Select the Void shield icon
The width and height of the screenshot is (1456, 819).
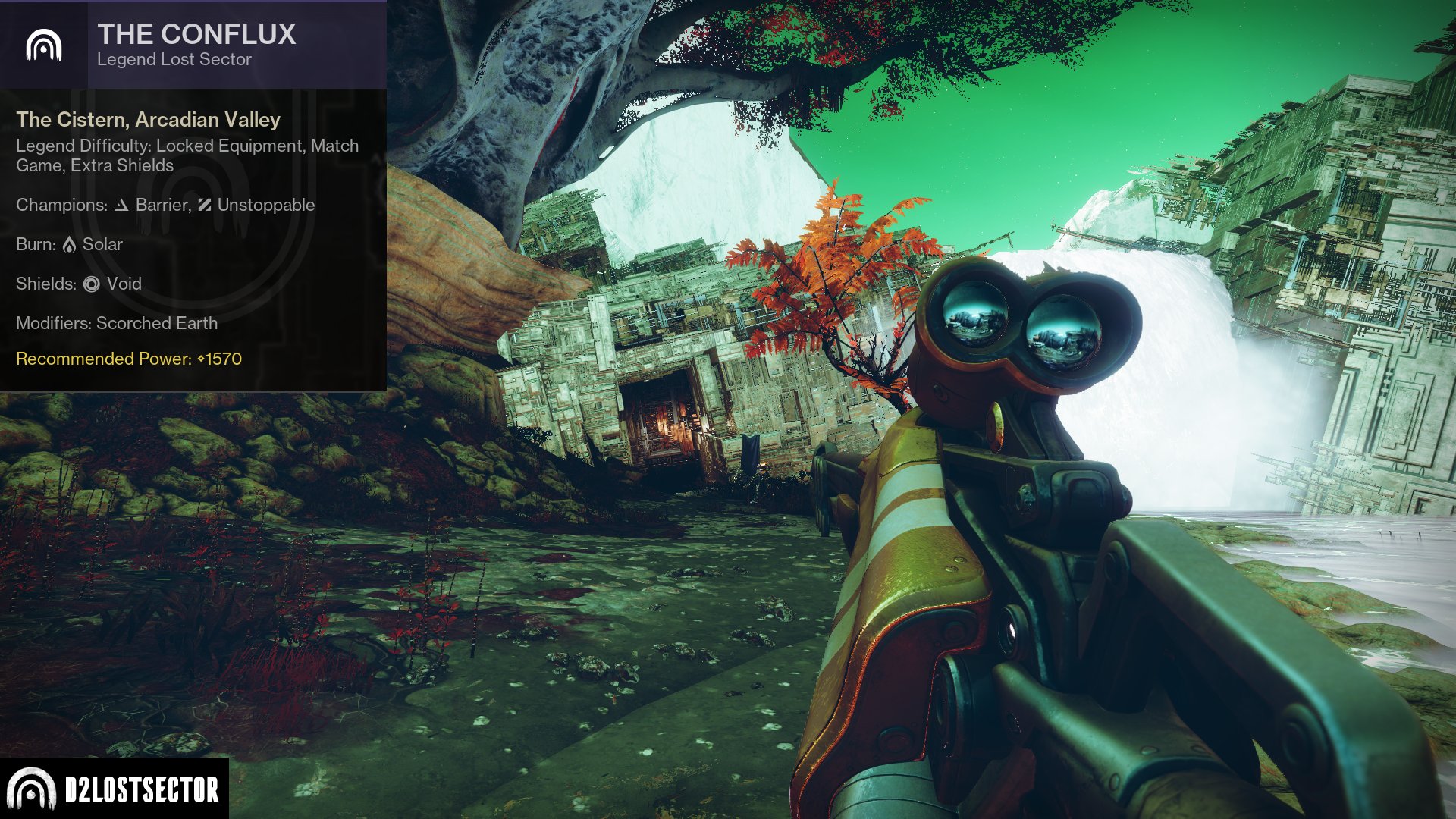tap(90, 284)
